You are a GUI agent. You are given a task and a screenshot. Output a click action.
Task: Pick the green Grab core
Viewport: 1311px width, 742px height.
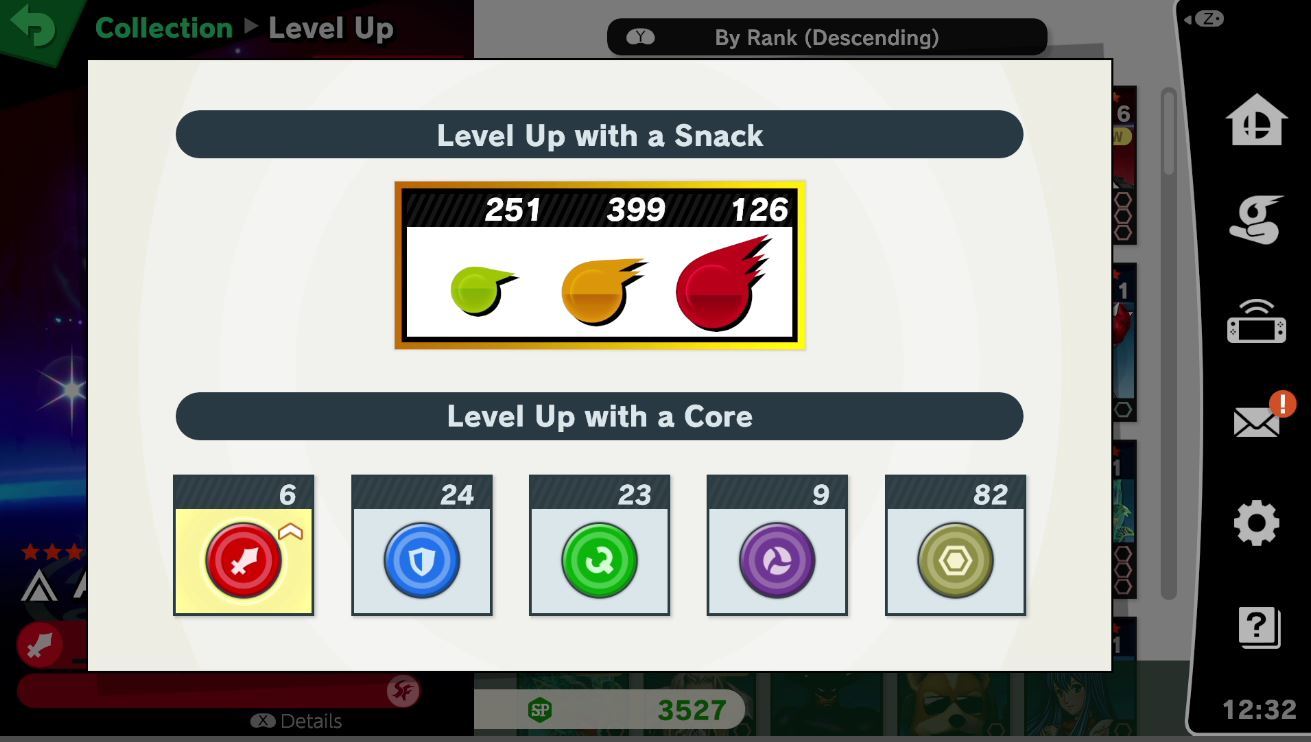pos(599,560)
